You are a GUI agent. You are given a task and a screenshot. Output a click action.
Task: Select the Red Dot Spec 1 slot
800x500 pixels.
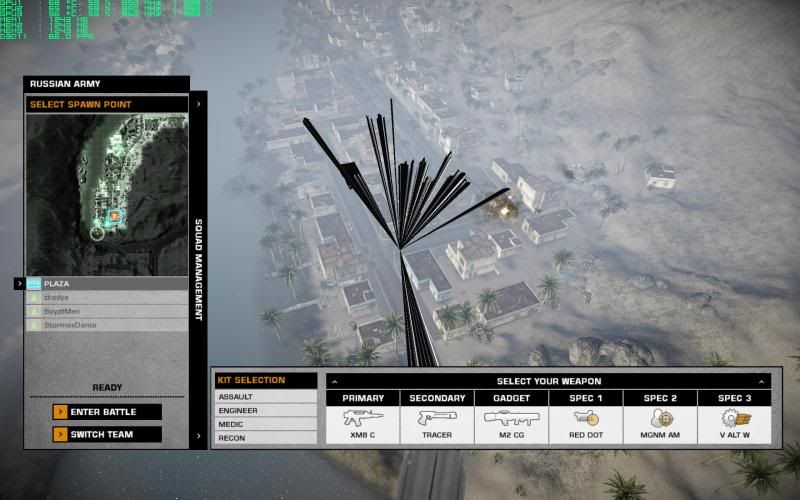[586, 418]
